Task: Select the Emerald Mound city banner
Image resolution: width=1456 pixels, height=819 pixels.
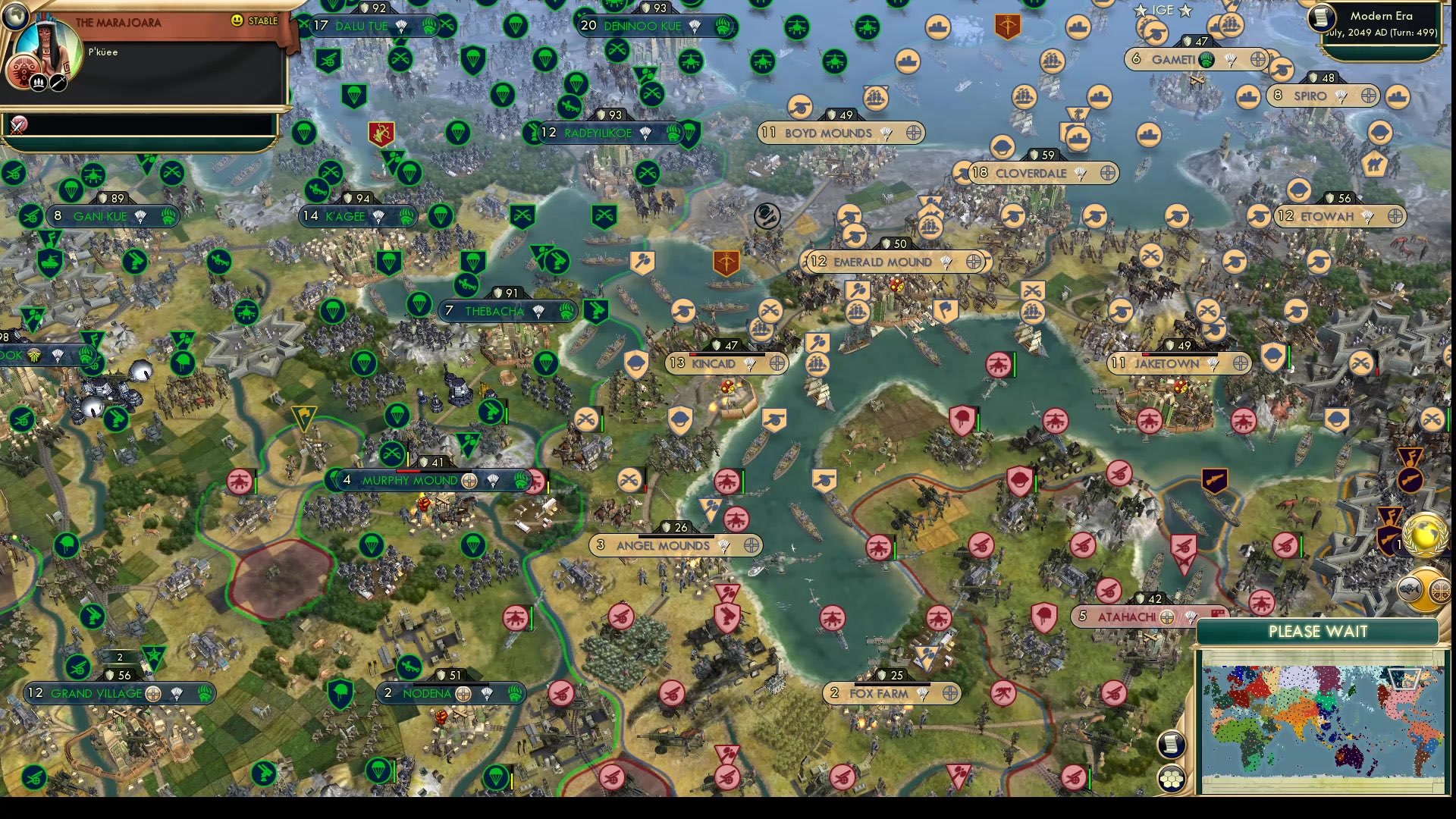Action: tap(883, 262)
